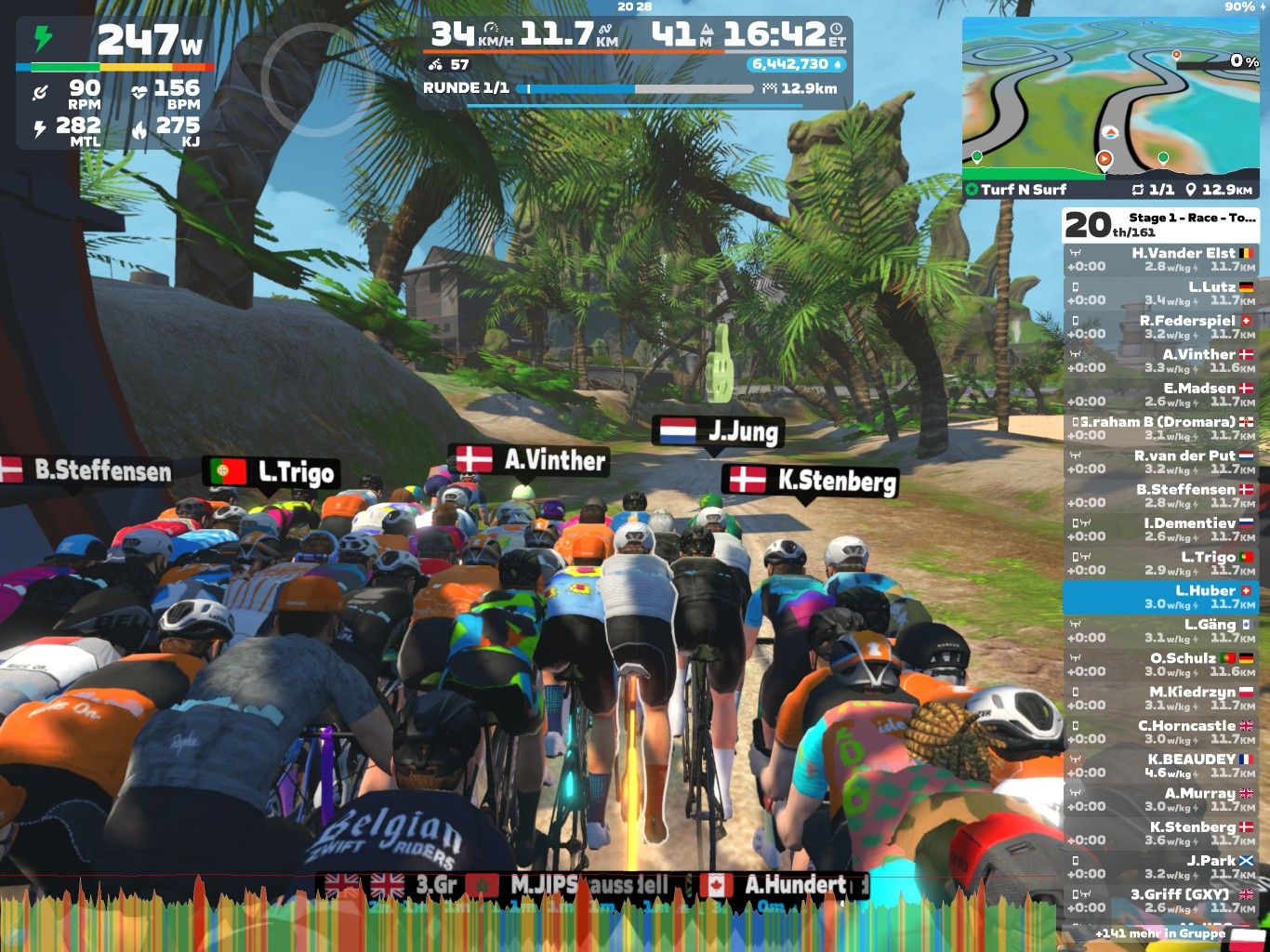The height and width of the screenshot is (952, 1270).
Task: Select L.Gäng in the rider list
Action: tap(1160, 631)
